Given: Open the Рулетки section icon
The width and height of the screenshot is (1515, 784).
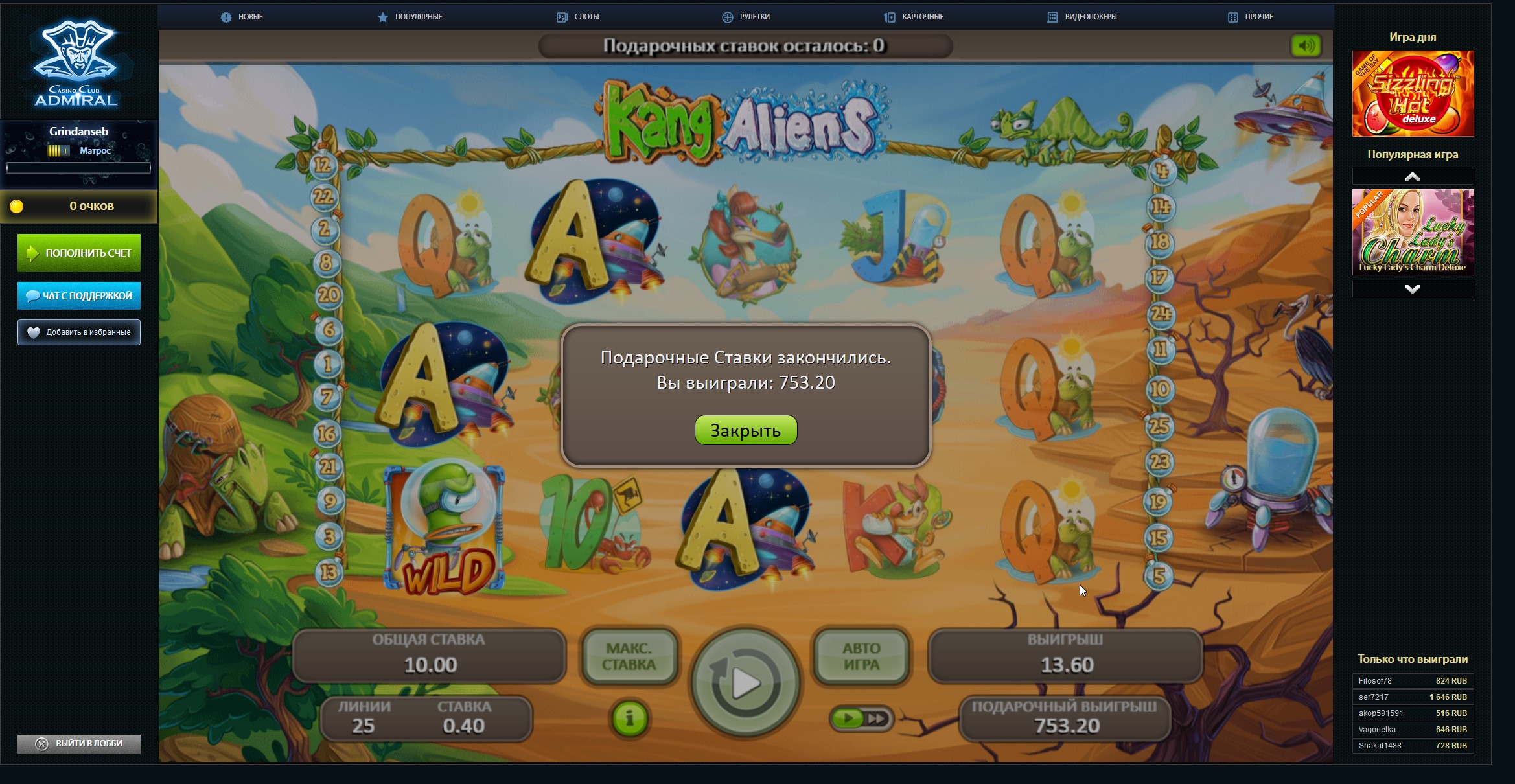Looking at the screenshot, I should click(726, 17).
